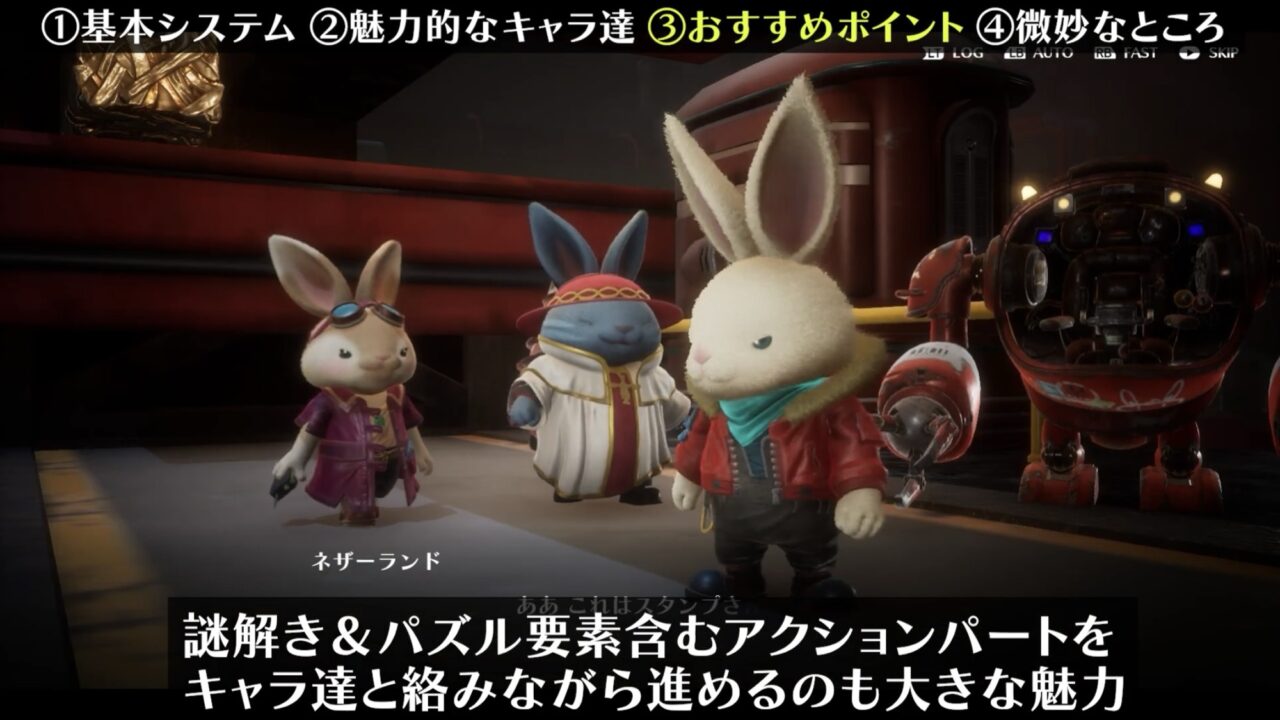Open the dialogue LOG

coord(968,53)
